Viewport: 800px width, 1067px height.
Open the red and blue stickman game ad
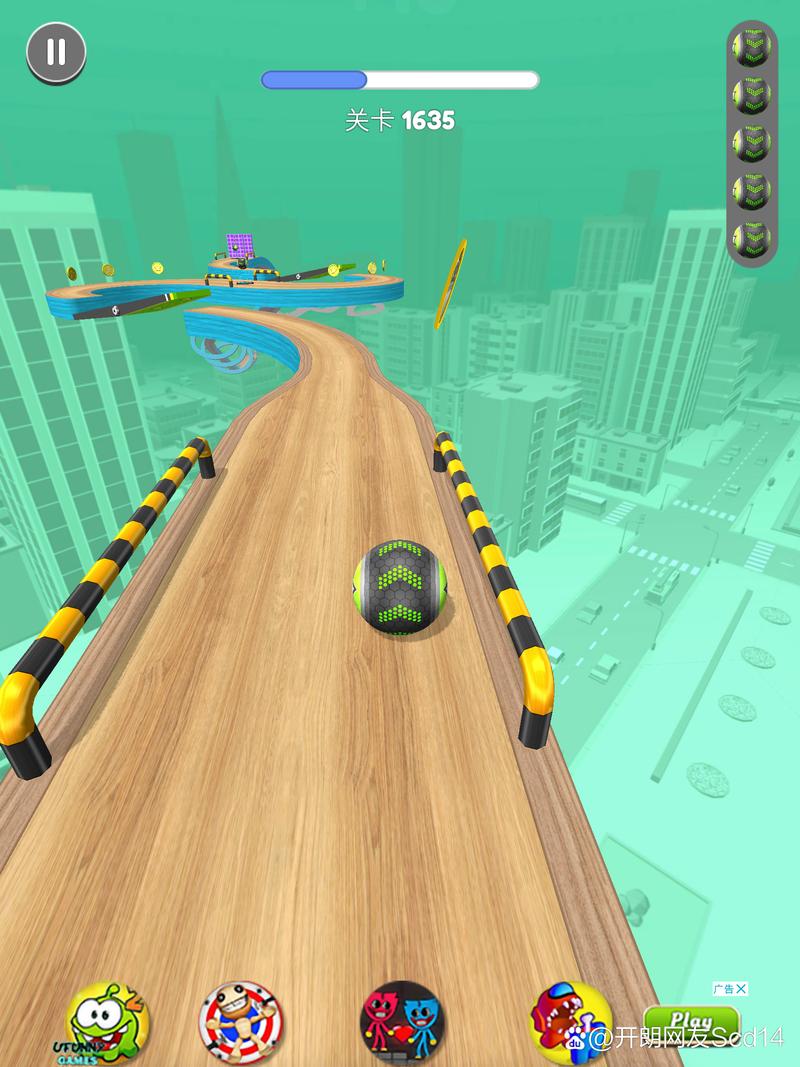[x=402, y=1022]
